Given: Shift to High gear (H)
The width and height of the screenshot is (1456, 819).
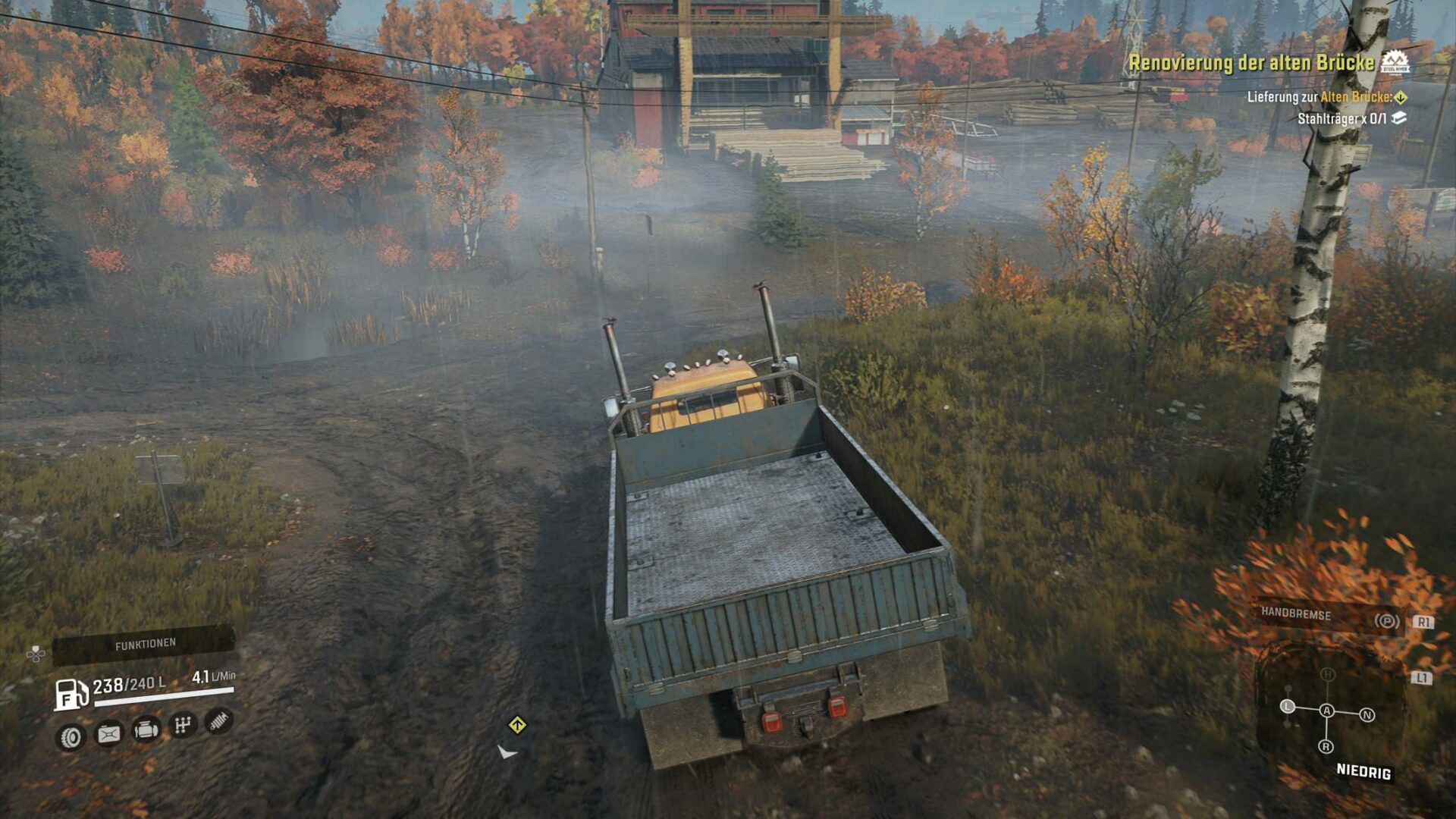Looking at the screenshot, I should tap(1327, 674).
